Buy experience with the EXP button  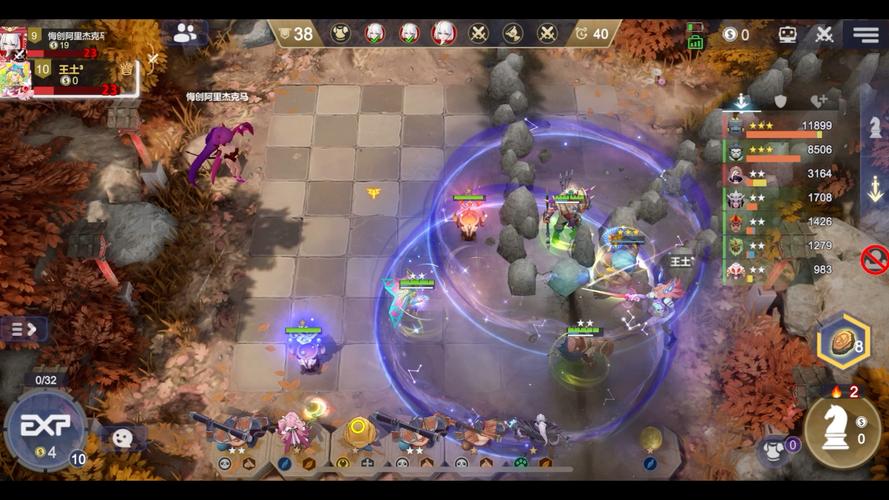point(45,426)
